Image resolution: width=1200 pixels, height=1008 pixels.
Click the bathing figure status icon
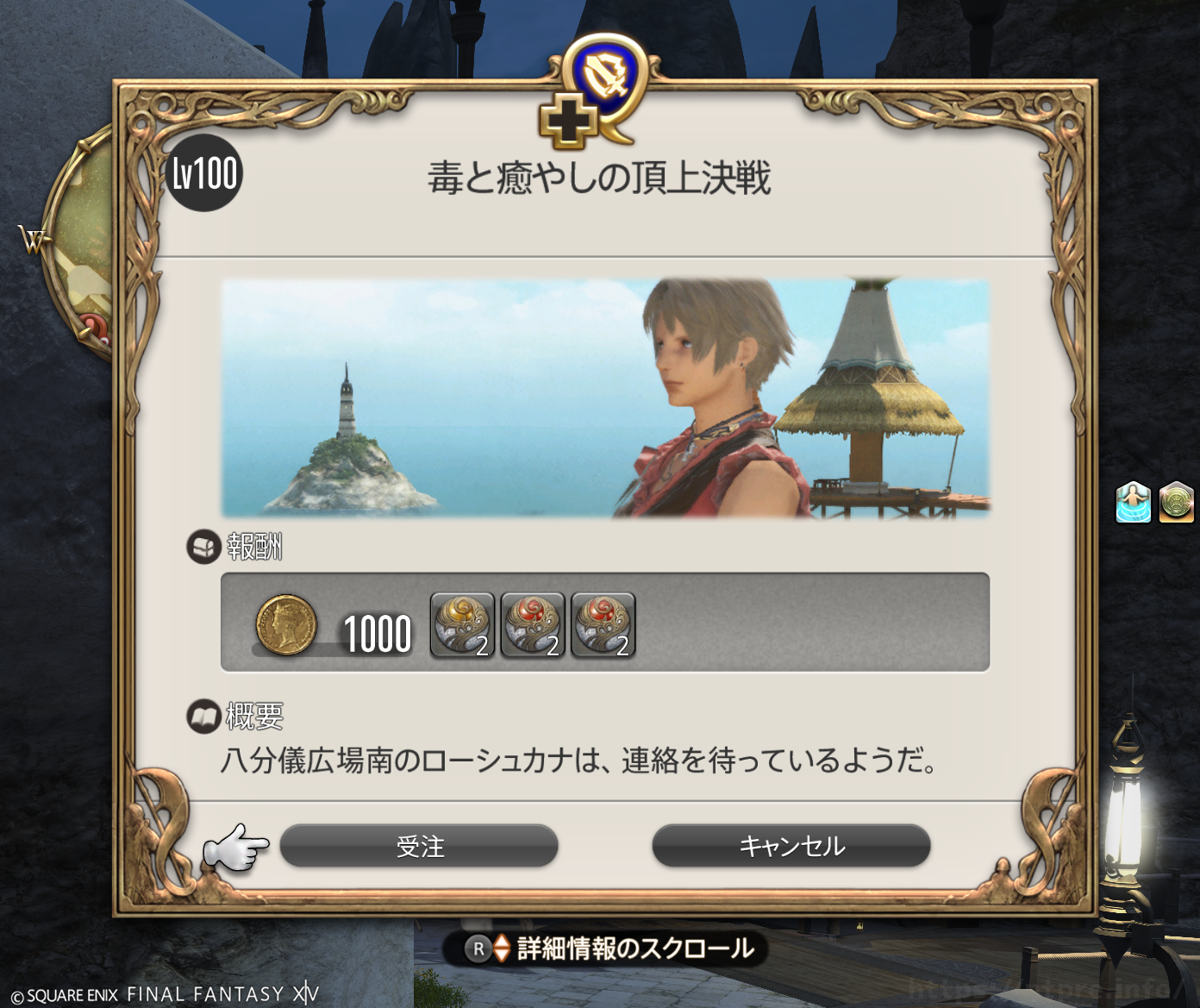(1133, 502)
